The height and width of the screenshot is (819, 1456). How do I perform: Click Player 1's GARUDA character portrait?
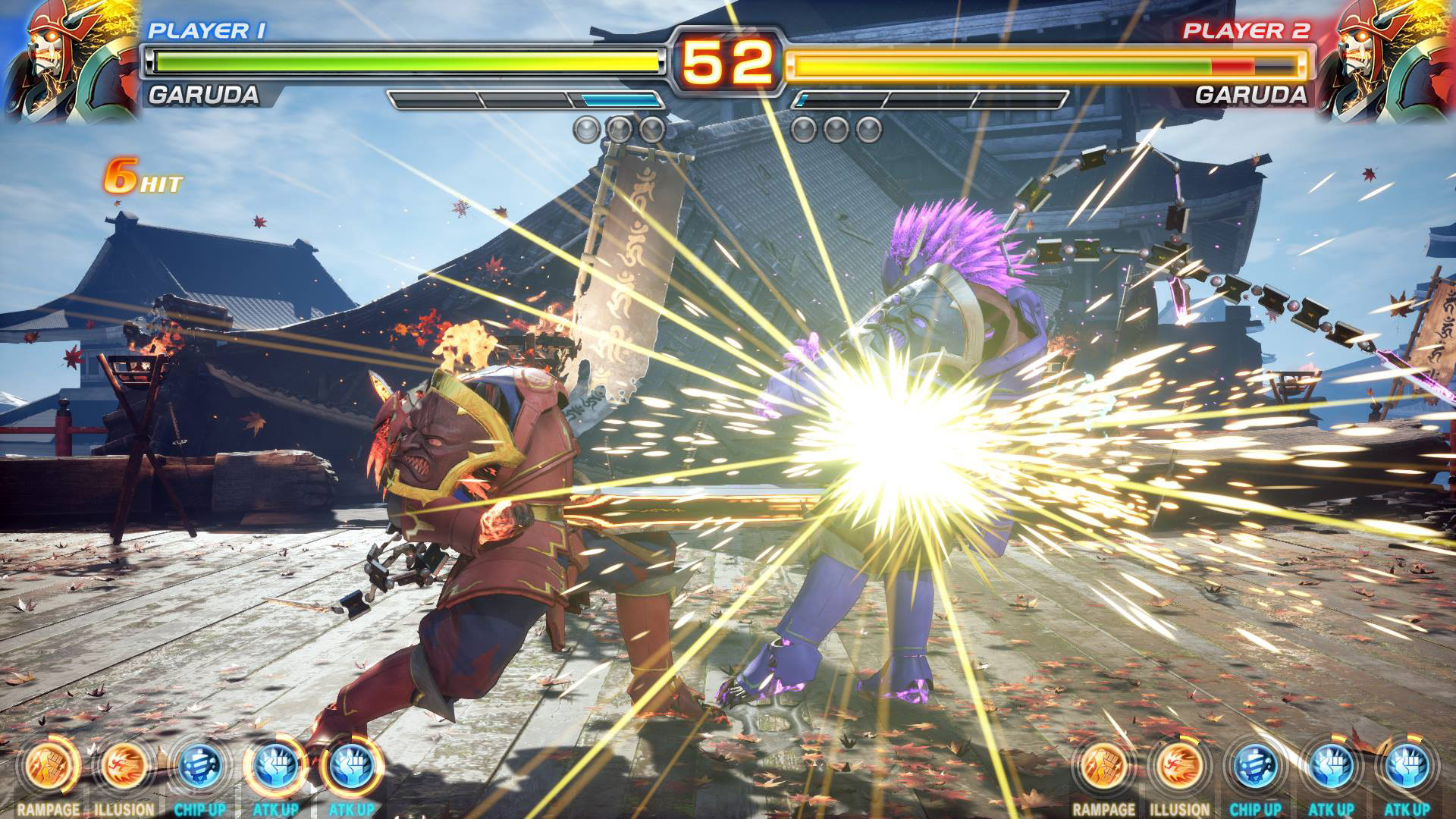(64, 61)
